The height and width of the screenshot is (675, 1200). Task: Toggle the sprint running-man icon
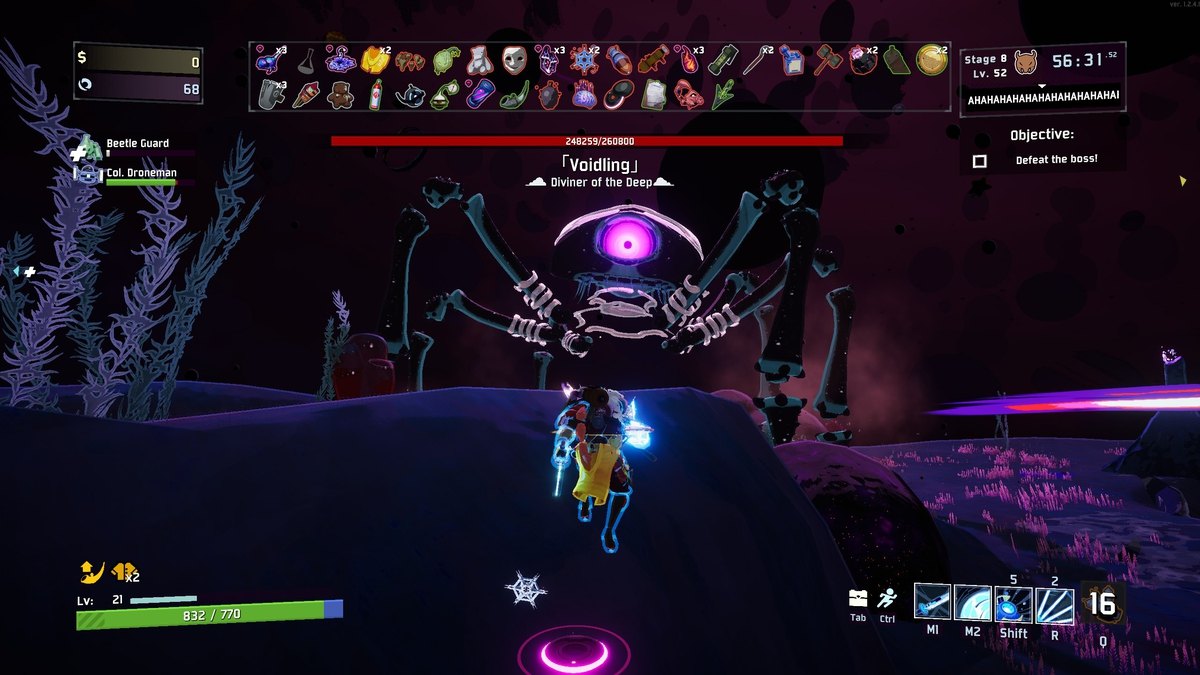tap(887, 598)
